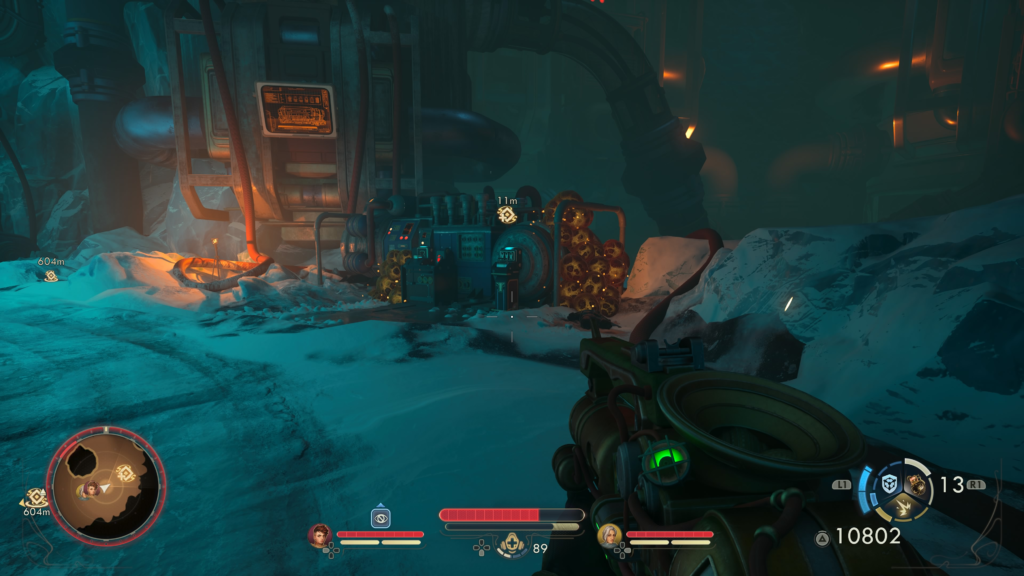Screen dimensions: 1024x576
Task: Select the 604m waypoint beside the minimap
Action: 36,497
